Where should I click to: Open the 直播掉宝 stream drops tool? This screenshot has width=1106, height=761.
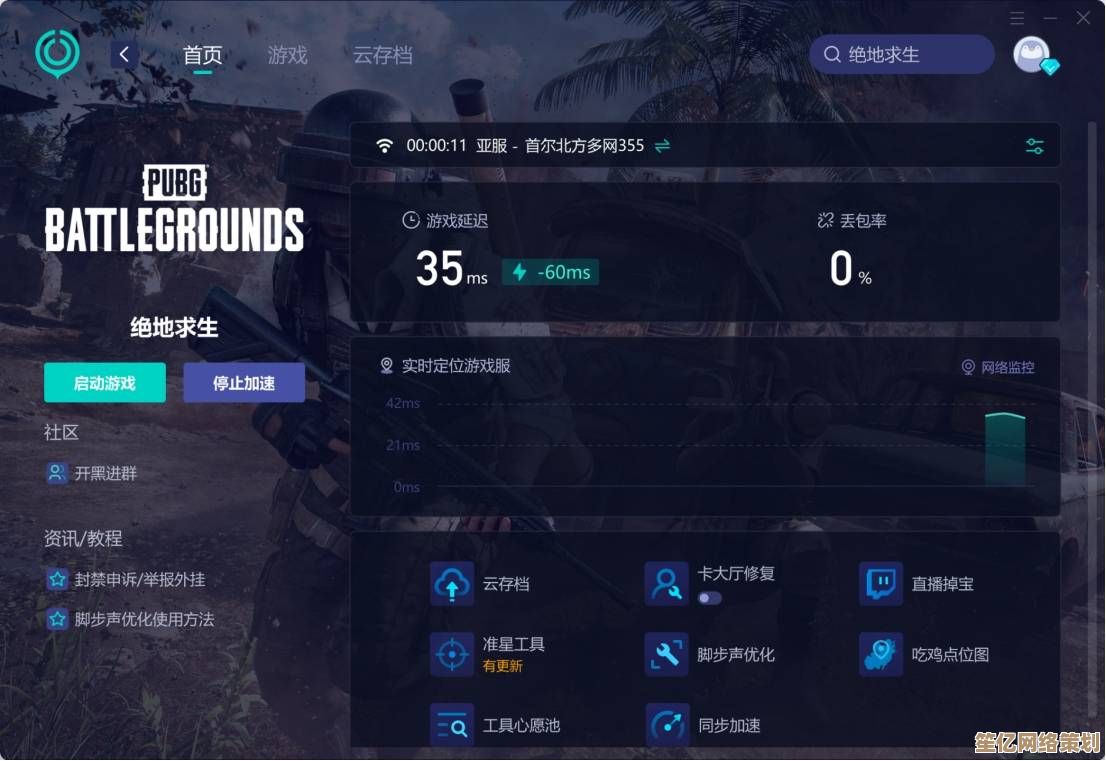coord(881,584)
